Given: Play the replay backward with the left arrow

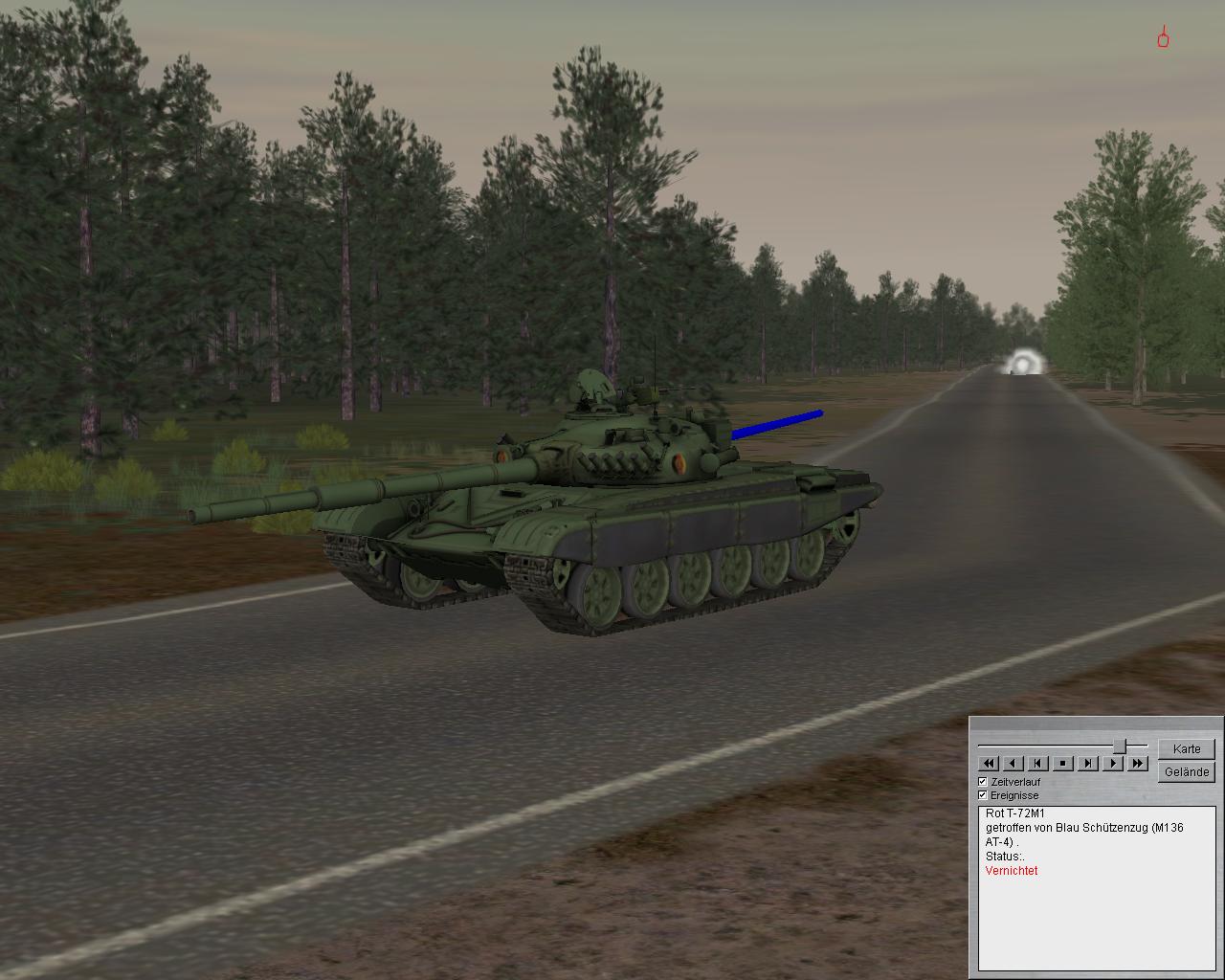Looking at the screenshot, I should (x=1013, y=764).
